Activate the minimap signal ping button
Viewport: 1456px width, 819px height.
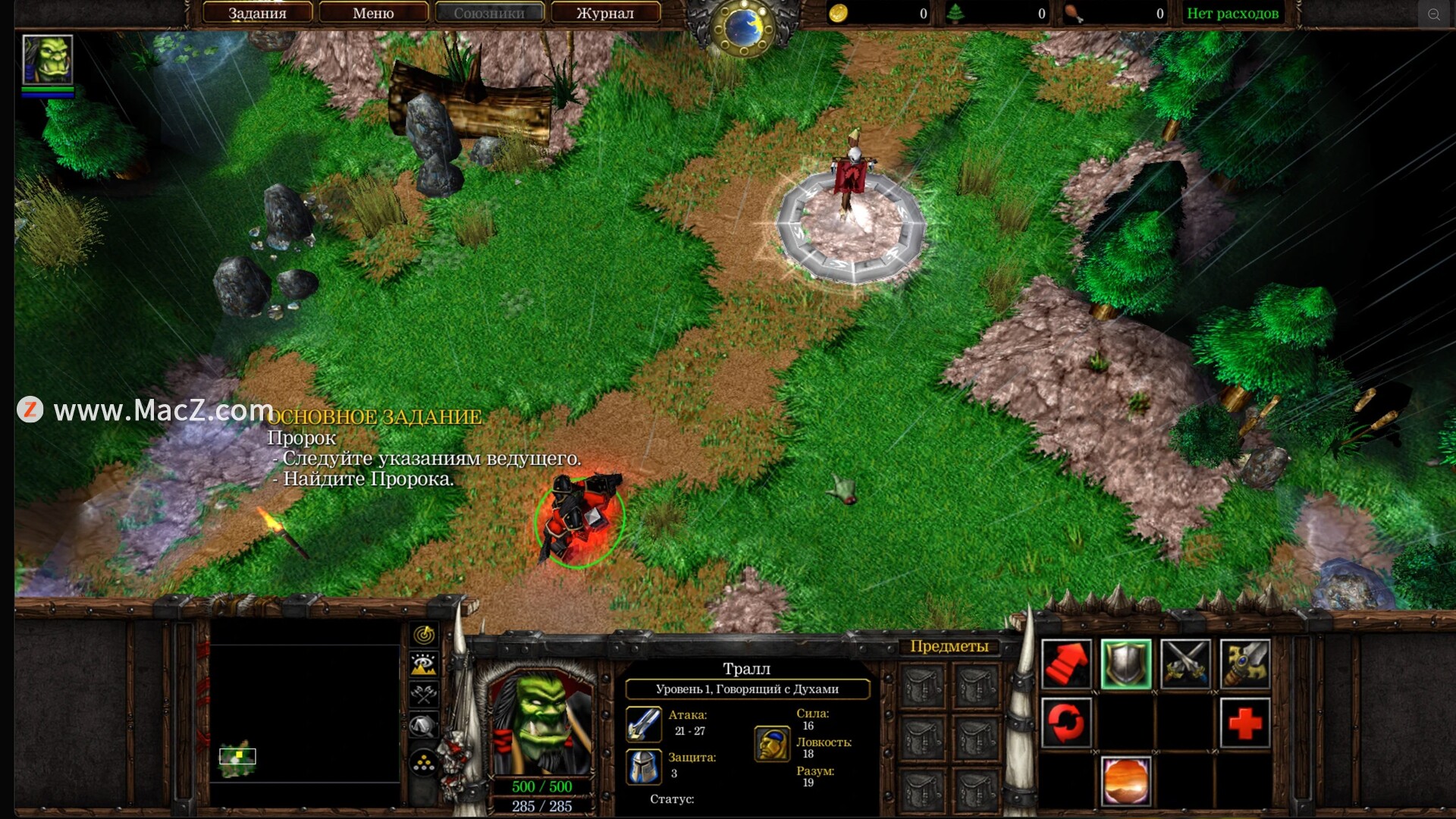[x=424, y=634]
